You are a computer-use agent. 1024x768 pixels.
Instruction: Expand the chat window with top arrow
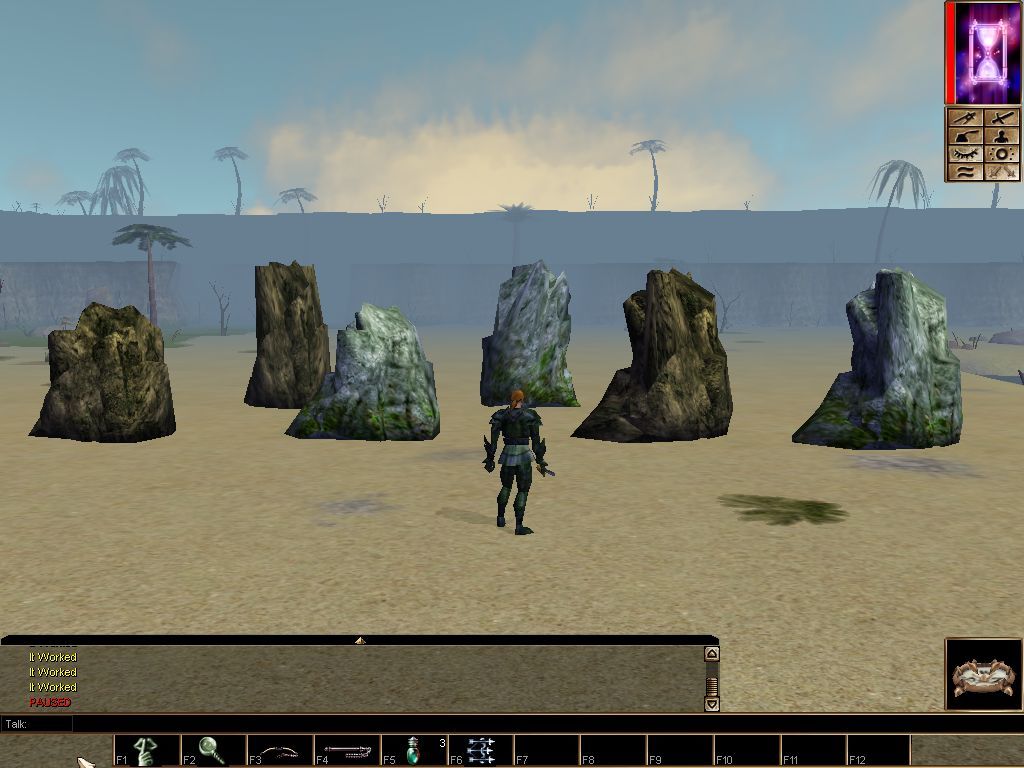[x=359, y=640]
